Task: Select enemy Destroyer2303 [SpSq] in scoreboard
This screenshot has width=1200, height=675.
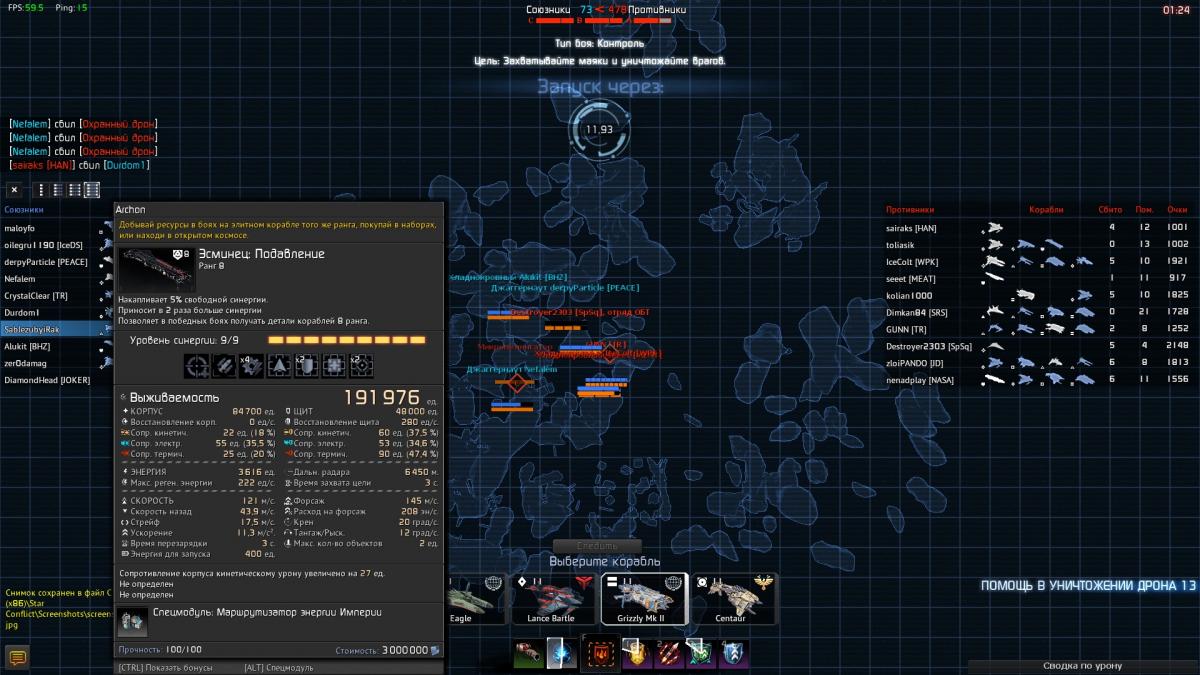Action: [x=929, y=346]
